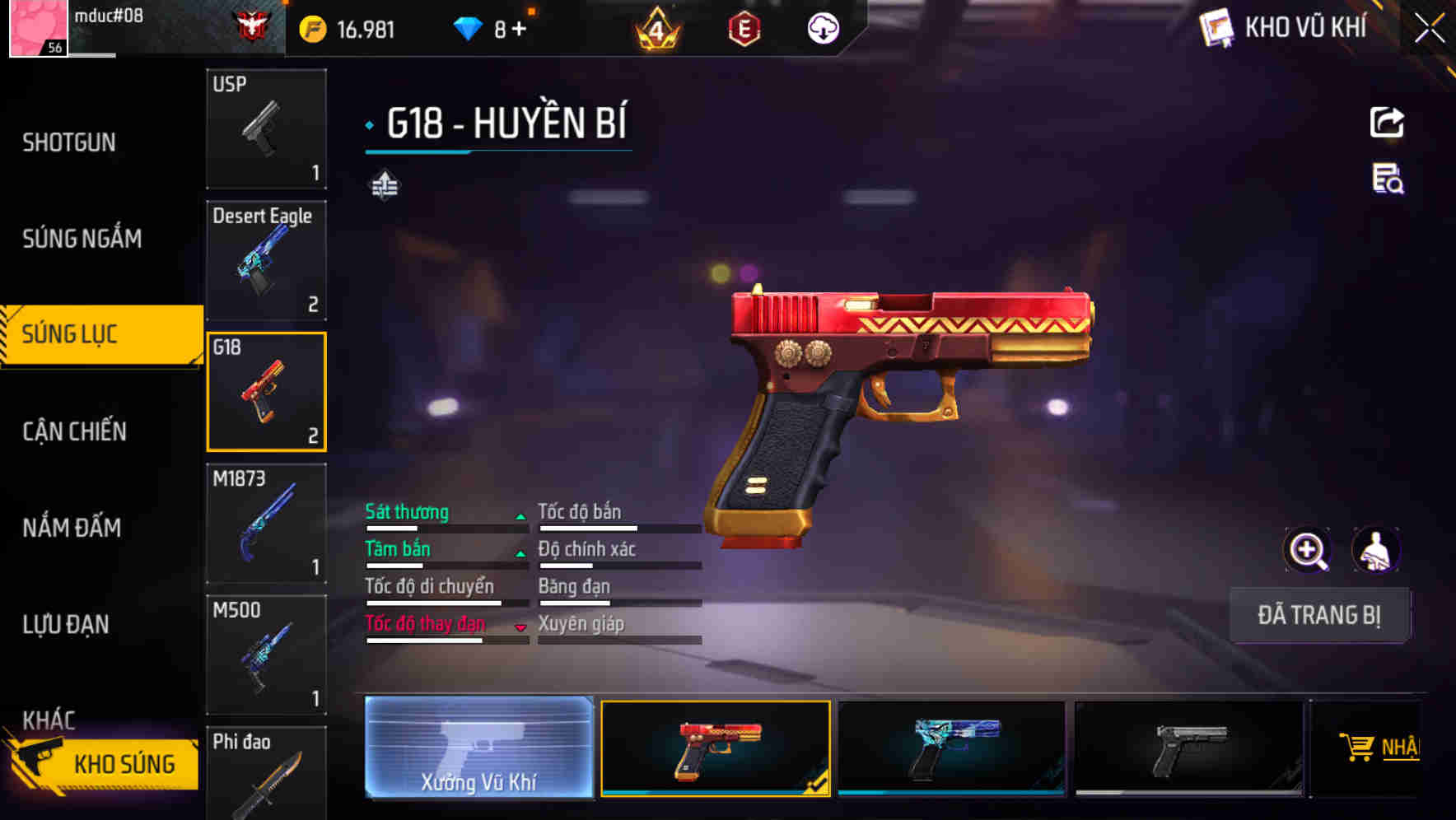Click the share icon on the right side
The height and width of the screenshot is (820, 1456).
point(1387,122)
